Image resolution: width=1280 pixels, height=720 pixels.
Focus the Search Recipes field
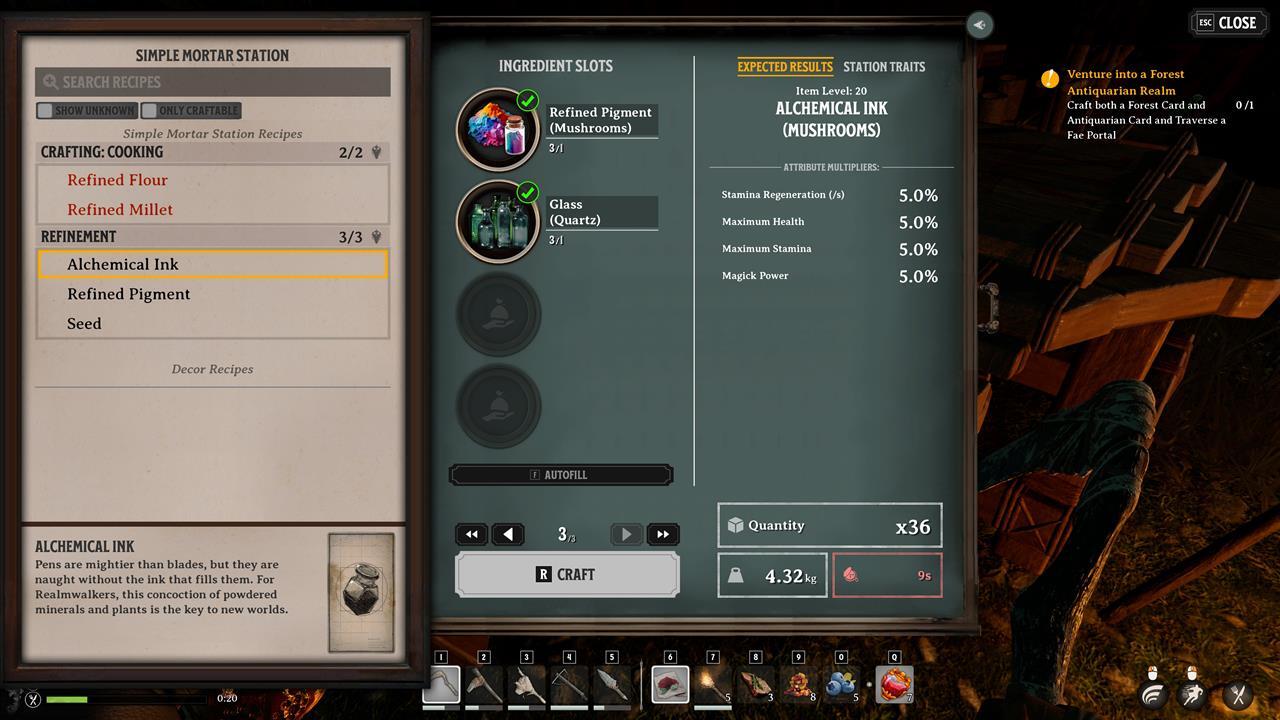click(212, 82)
